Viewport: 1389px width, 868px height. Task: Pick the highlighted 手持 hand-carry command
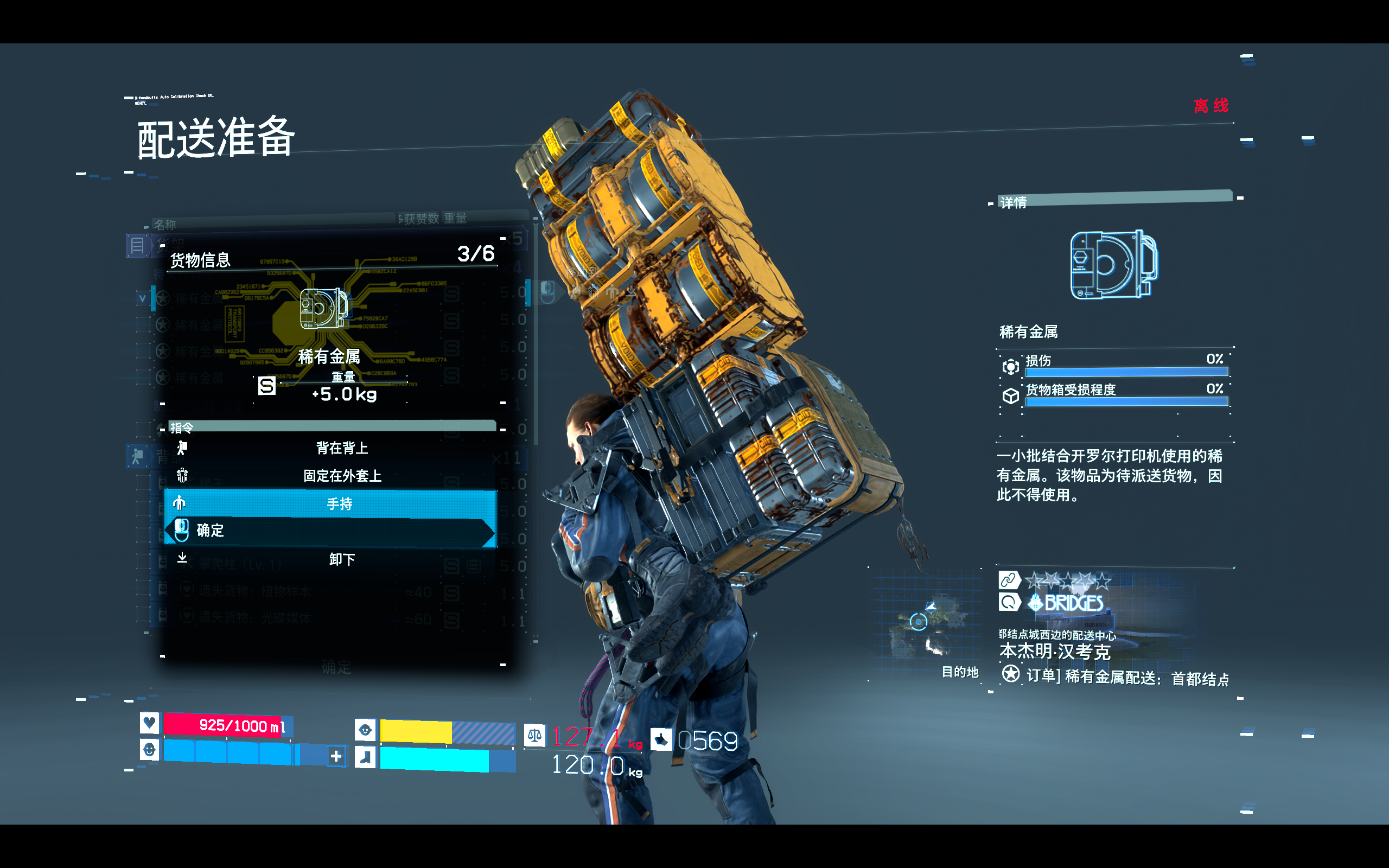click(x=339, y=503)
